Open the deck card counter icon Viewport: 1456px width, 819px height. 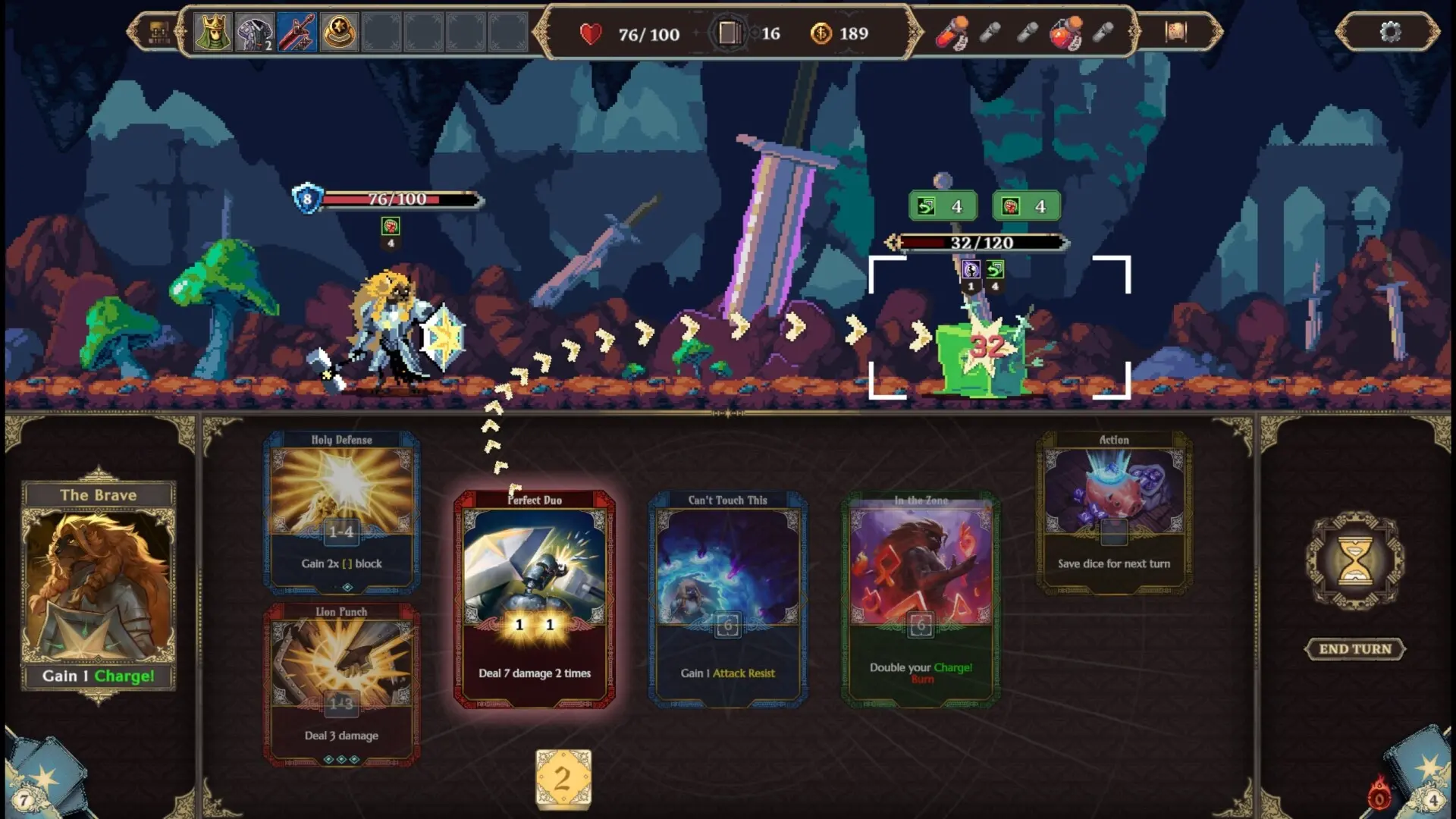(728, 33)
